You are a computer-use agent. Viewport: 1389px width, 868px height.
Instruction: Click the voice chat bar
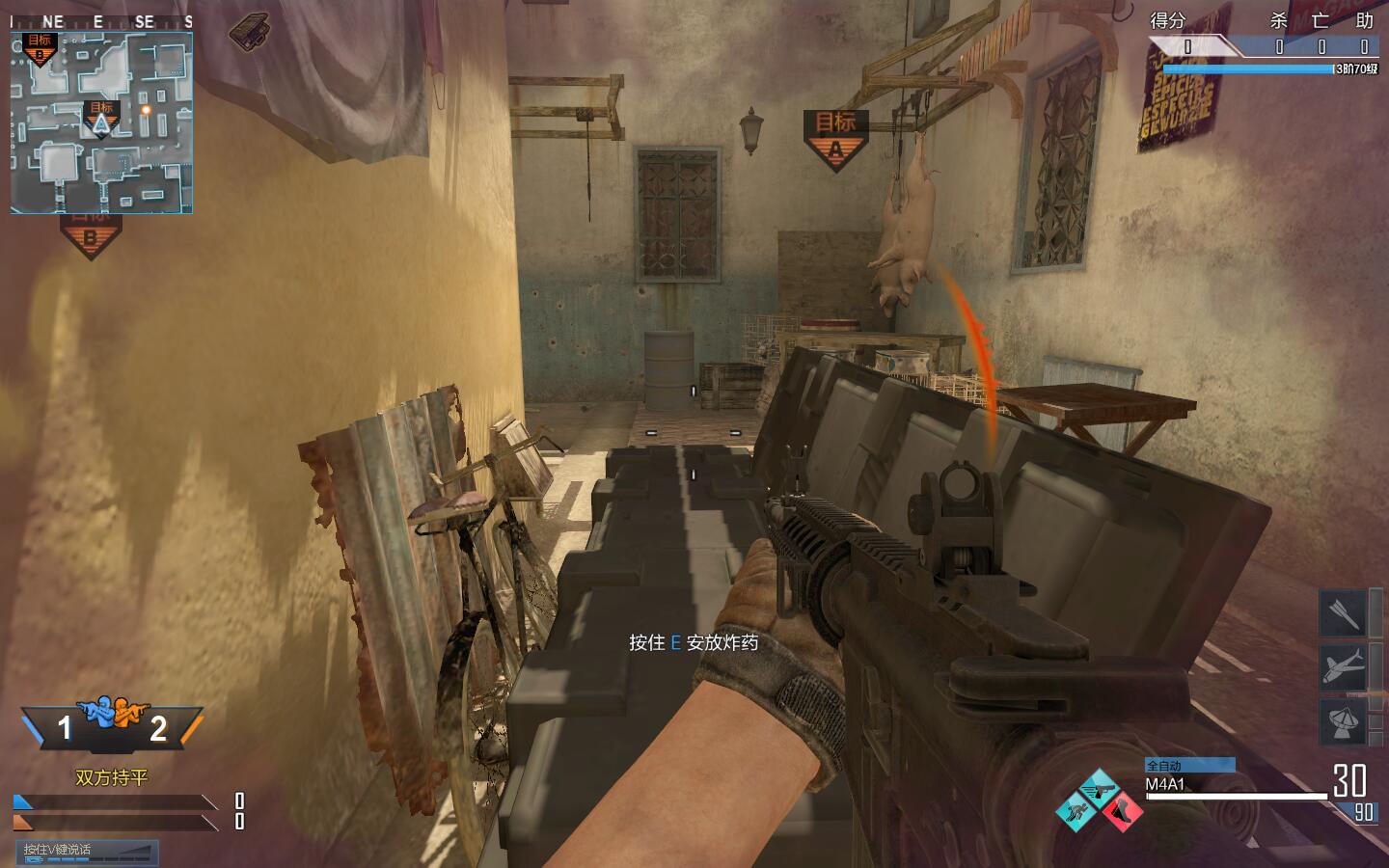[x=87, y=852]
